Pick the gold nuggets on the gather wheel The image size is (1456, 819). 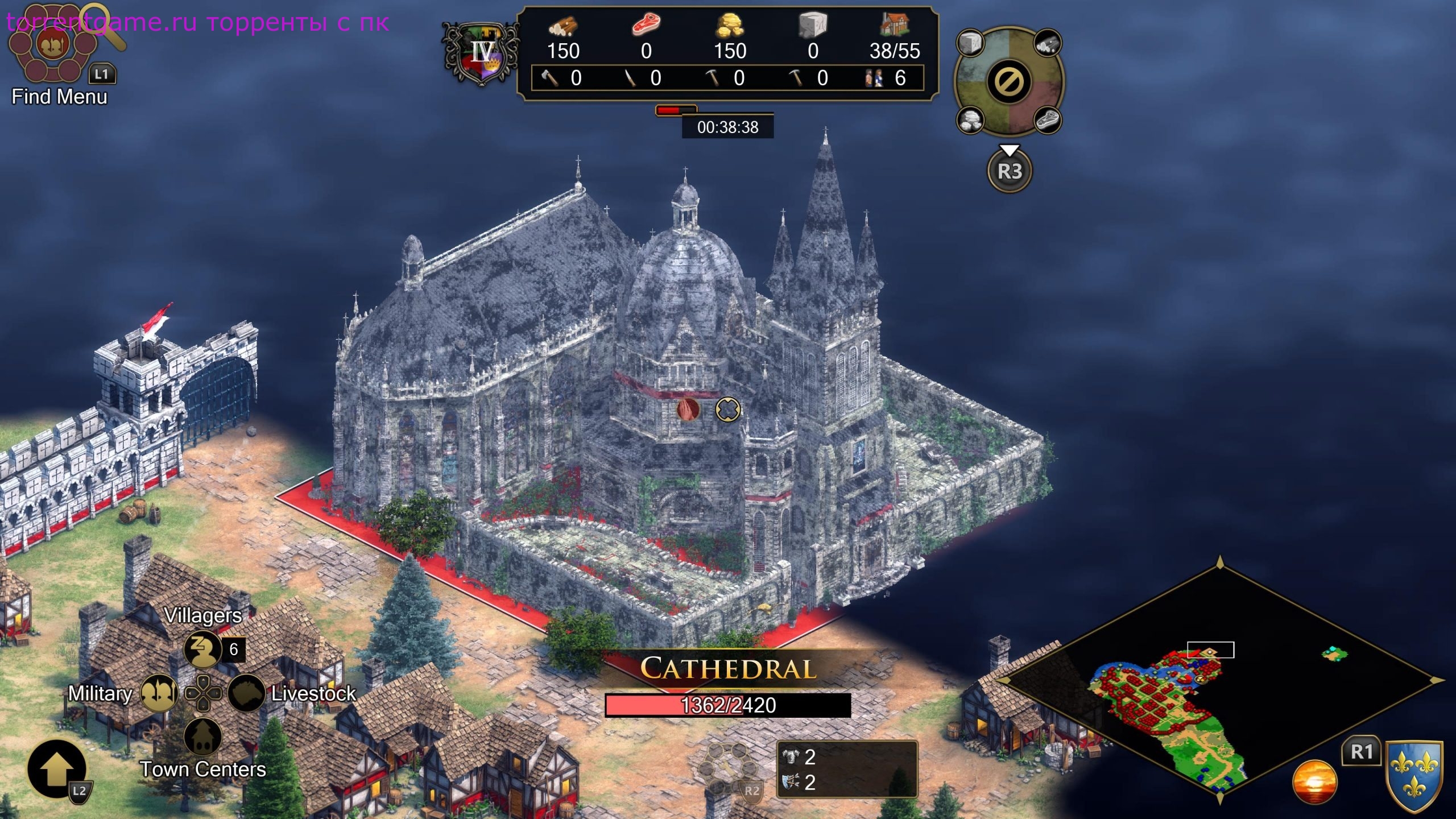[971, 120]
